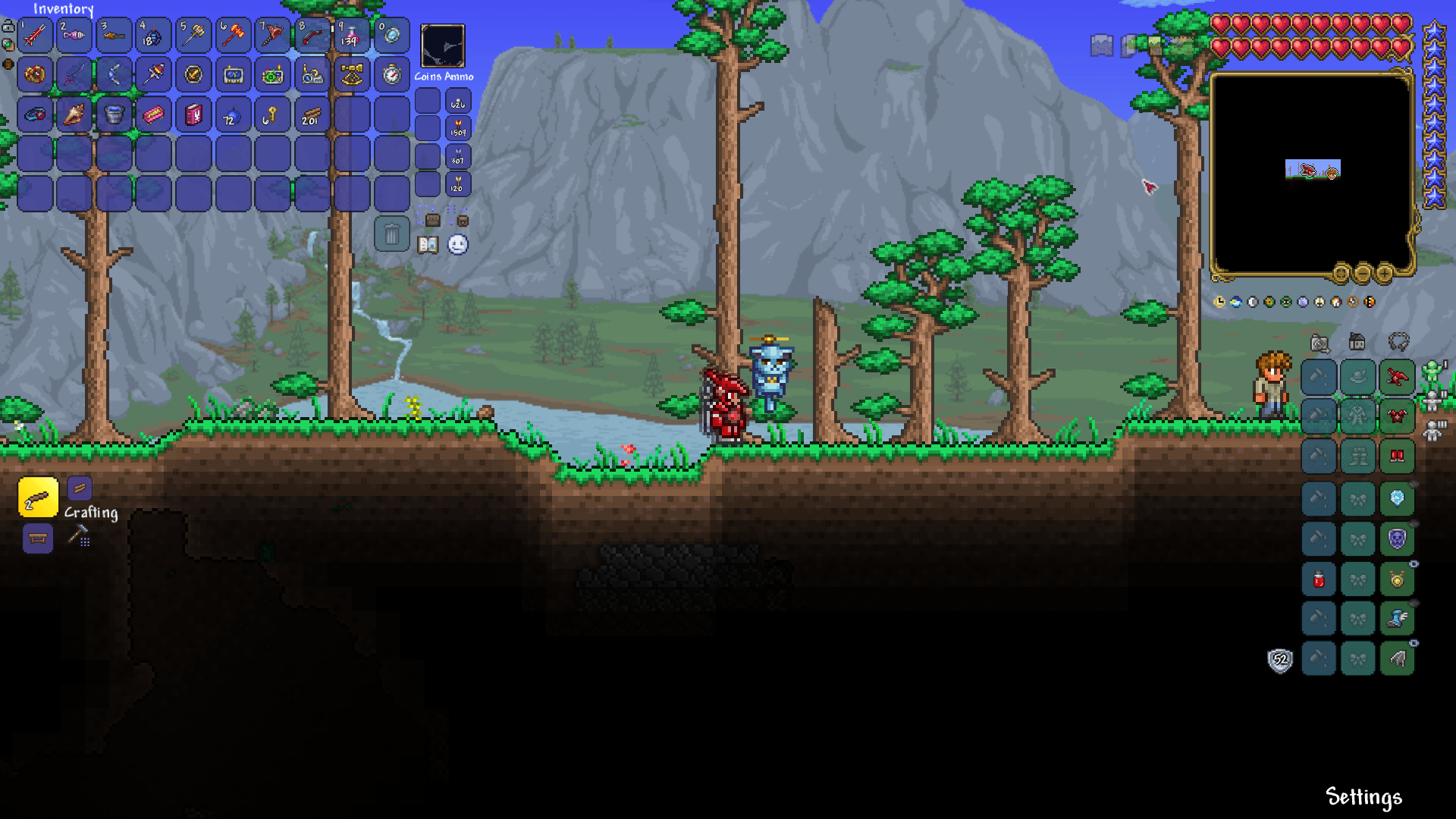Activate camera mode screenshot icon
The width and height of the screenshot is (1456, 819).
pos(1319,344)
